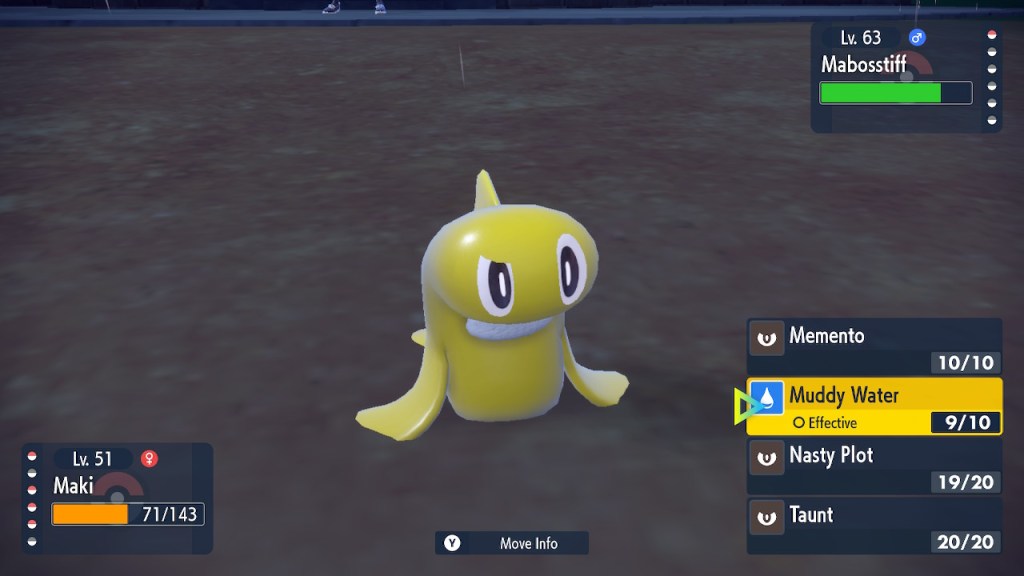Pick the Nasty Plot move
The image size is (1024, 576).
pos(874,466)
